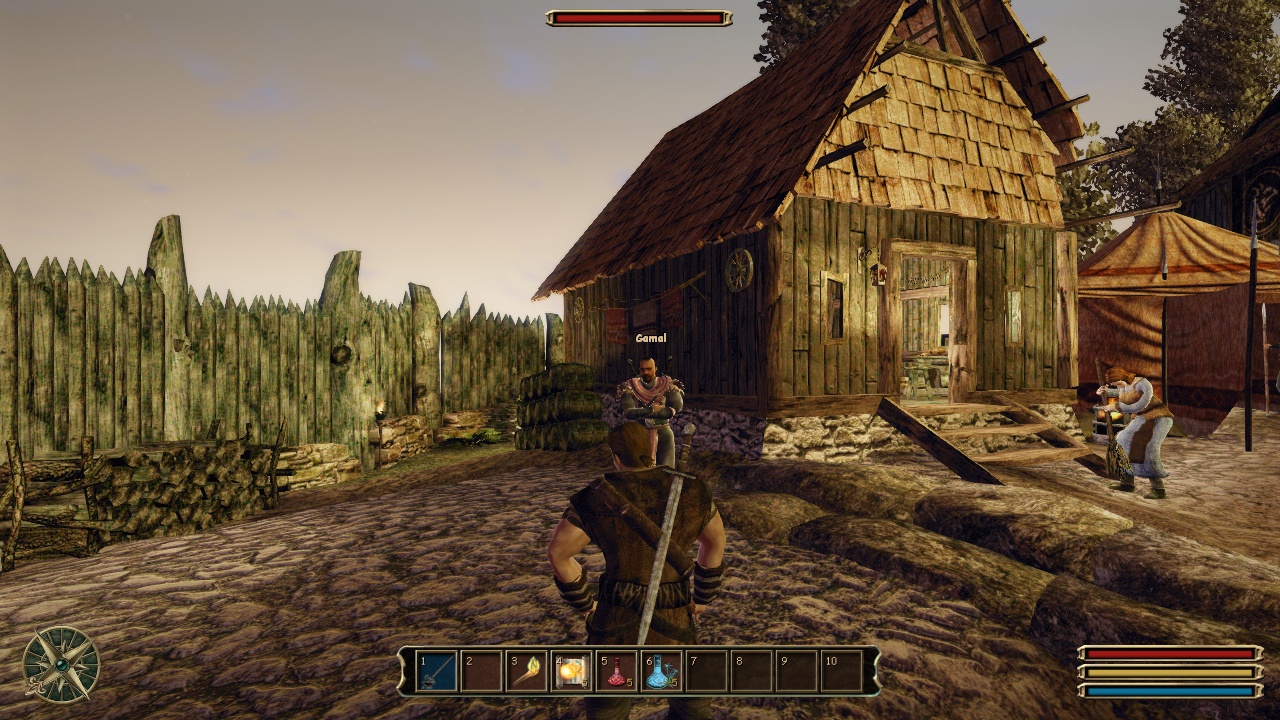Select the sword in hotbar slot 1
The height and width of the screenshot is (720, 1280).
click(437, 671)
